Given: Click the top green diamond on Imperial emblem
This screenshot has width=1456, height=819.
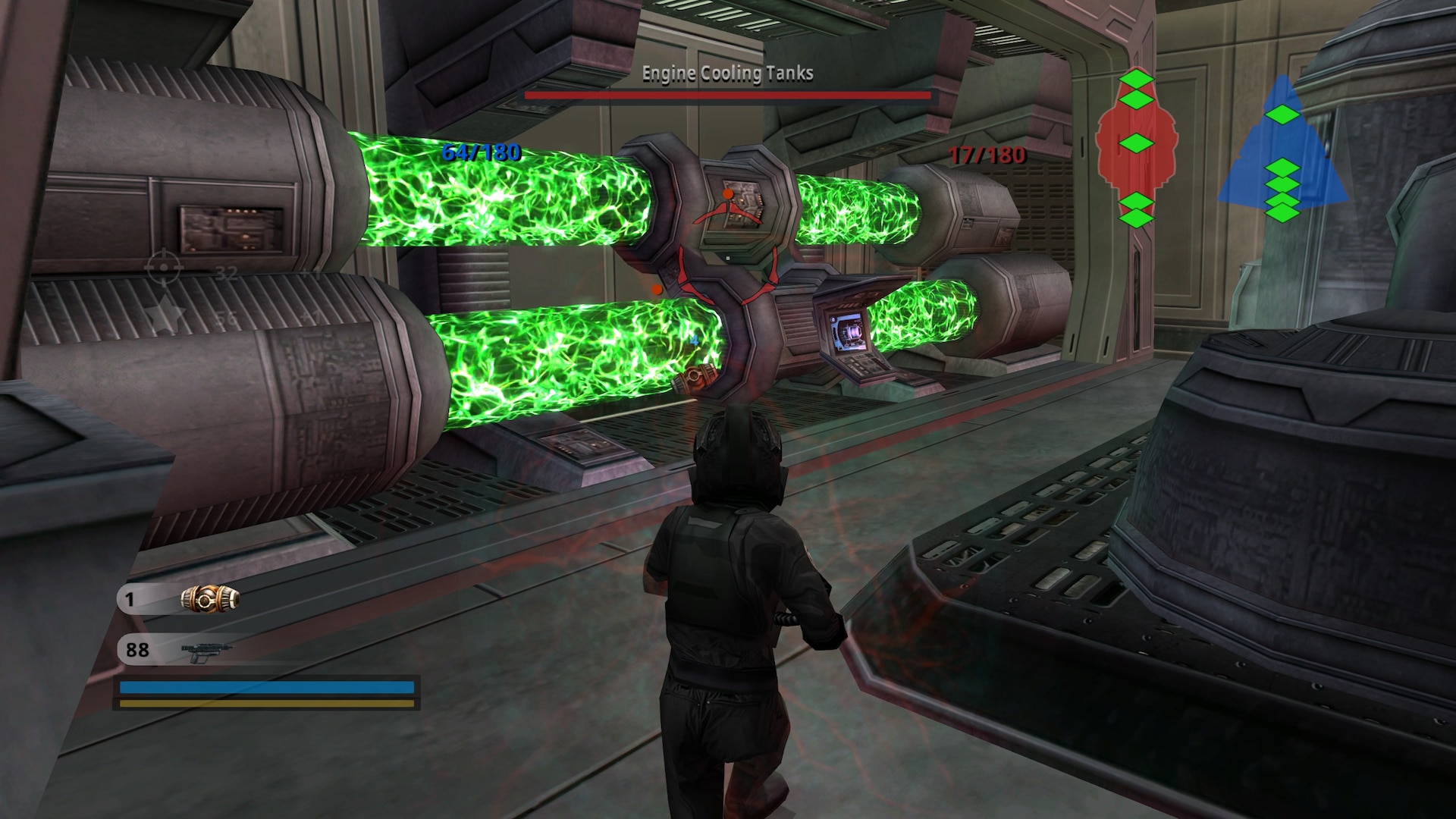Looking at the screenshot, I should pyautogui.click(x=1135, y=78).
